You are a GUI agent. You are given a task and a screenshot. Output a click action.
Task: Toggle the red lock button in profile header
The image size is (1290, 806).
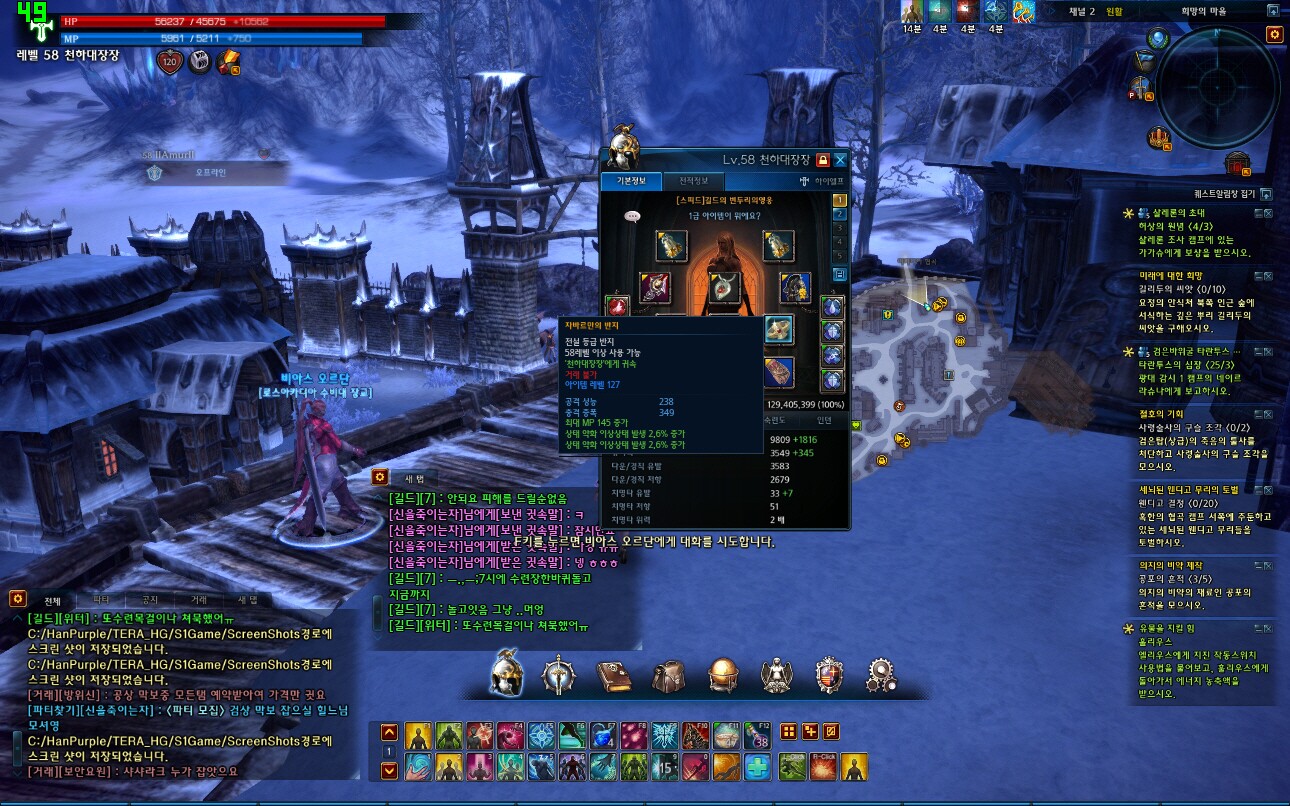pos(822,160)
